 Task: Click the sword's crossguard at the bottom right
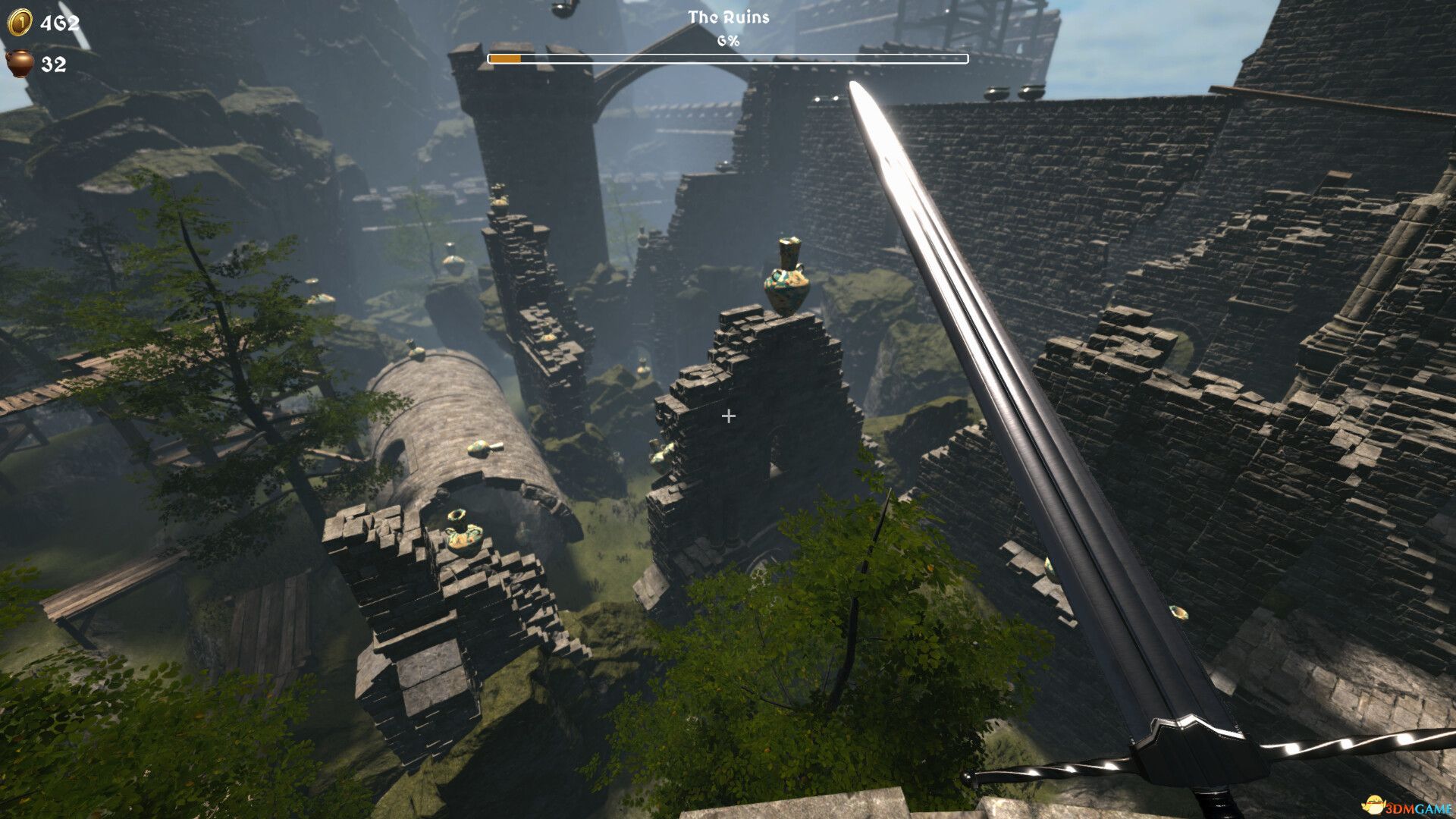(1198, 751)
